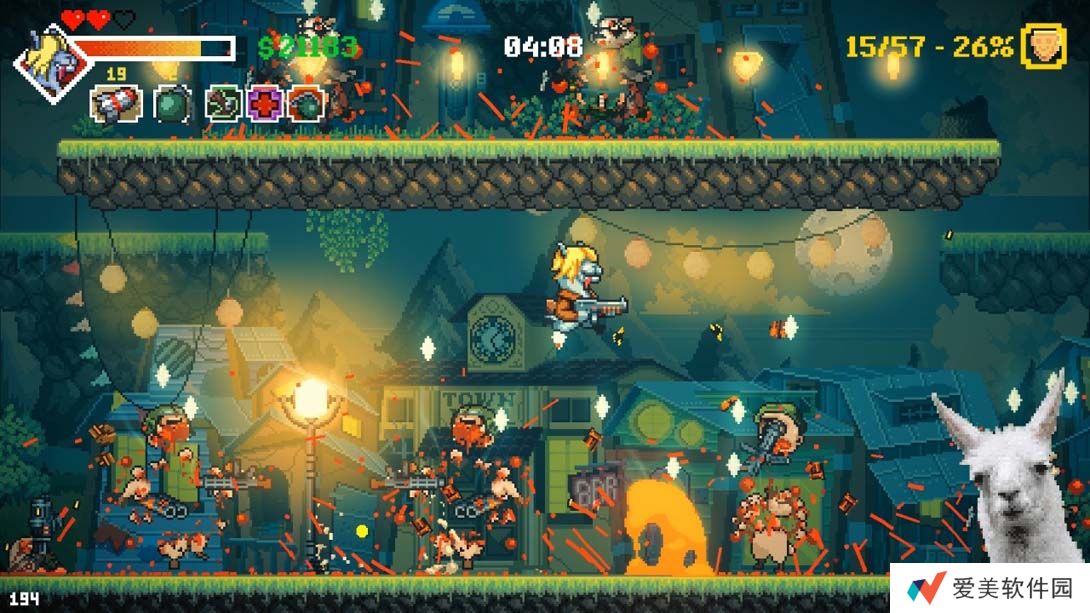
Task: Activate the purple red-cross health perk
Action: [266, 103]
